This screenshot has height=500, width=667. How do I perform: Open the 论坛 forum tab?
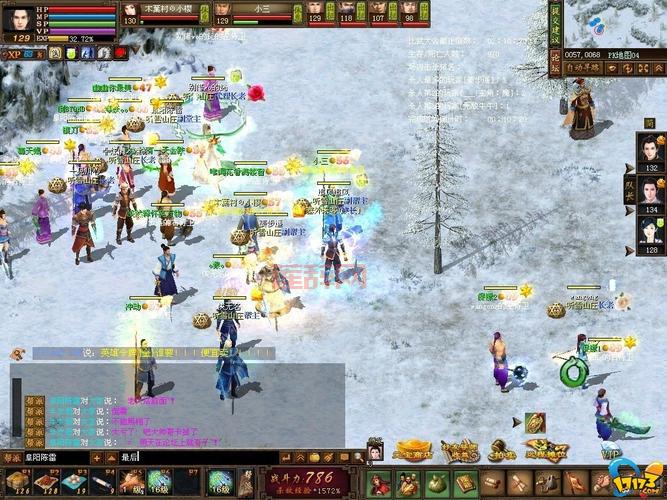coord(555,61)
